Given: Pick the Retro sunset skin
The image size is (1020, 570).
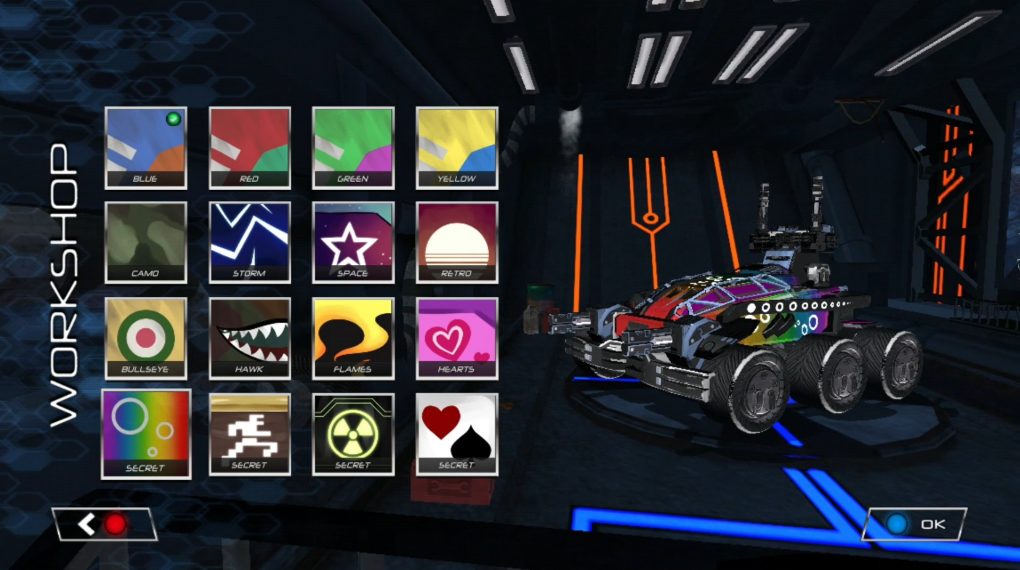Looking at the screenshot, I should pyautogui.click(x=457, y=243).
